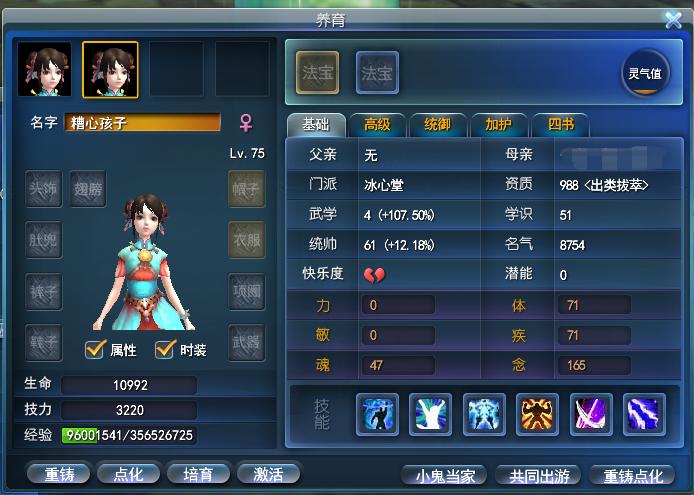Switch to the 高级 tab
694x495 pixels.
[x=378, y=125]
